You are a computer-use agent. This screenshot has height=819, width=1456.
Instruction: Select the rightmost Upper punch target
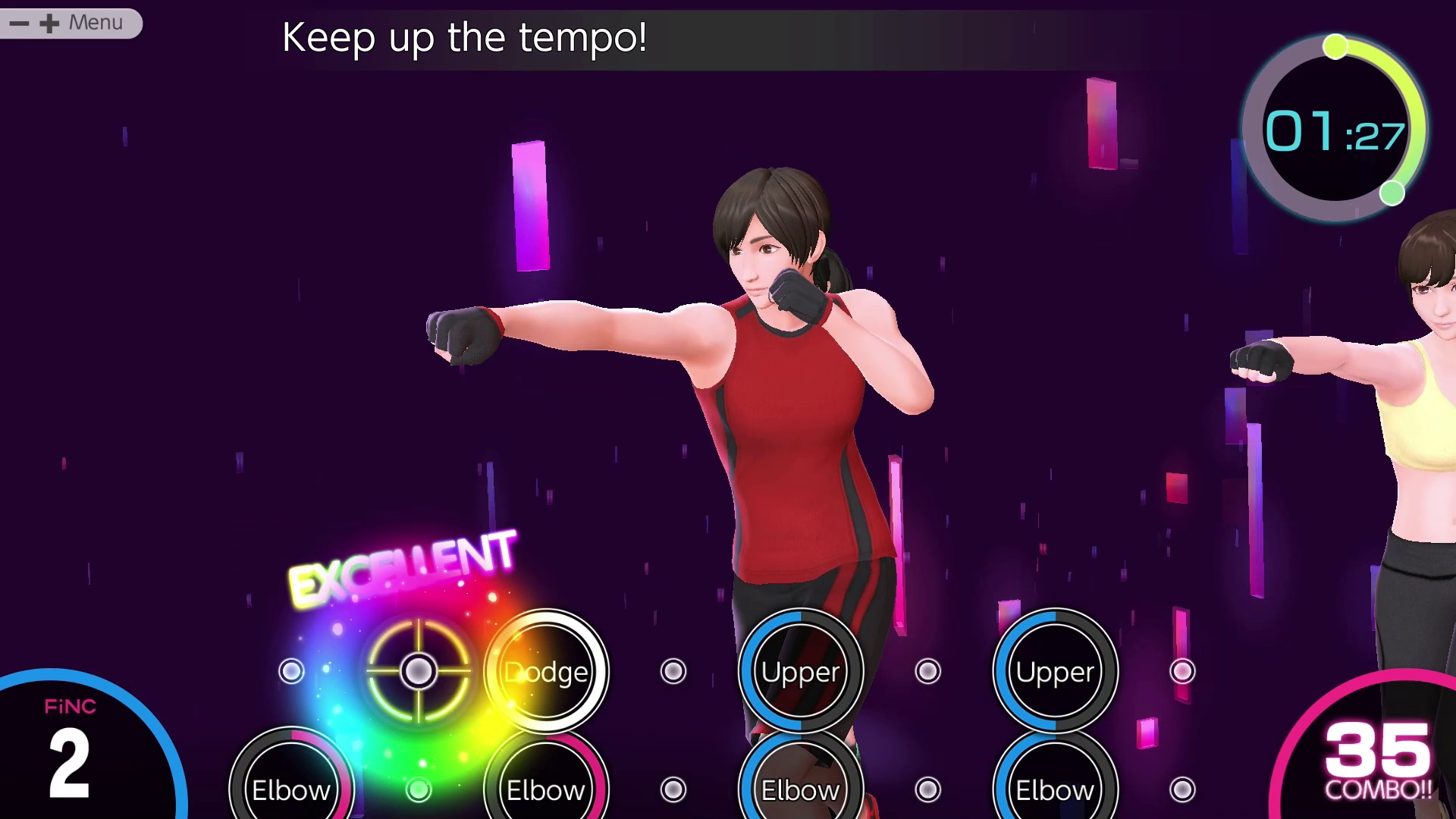[1055, 670]
